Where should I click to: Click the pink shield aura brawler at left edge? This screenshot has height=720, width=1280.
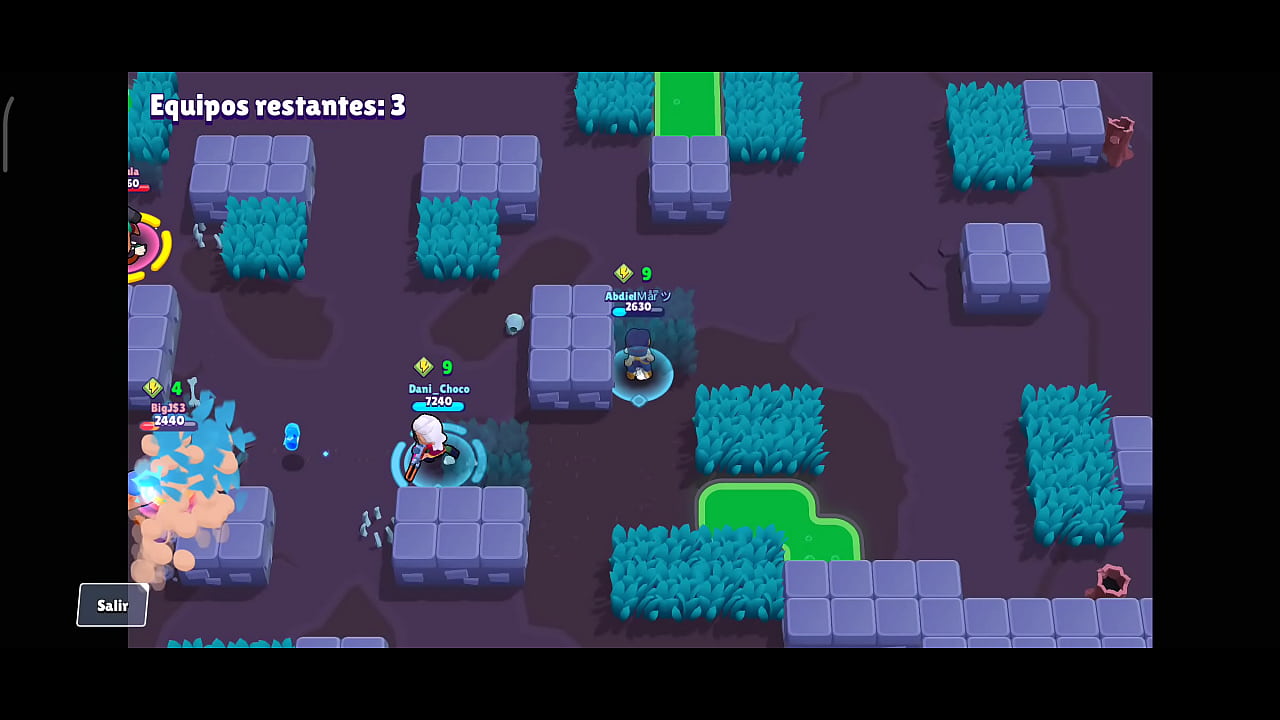[x=140, y=245]
